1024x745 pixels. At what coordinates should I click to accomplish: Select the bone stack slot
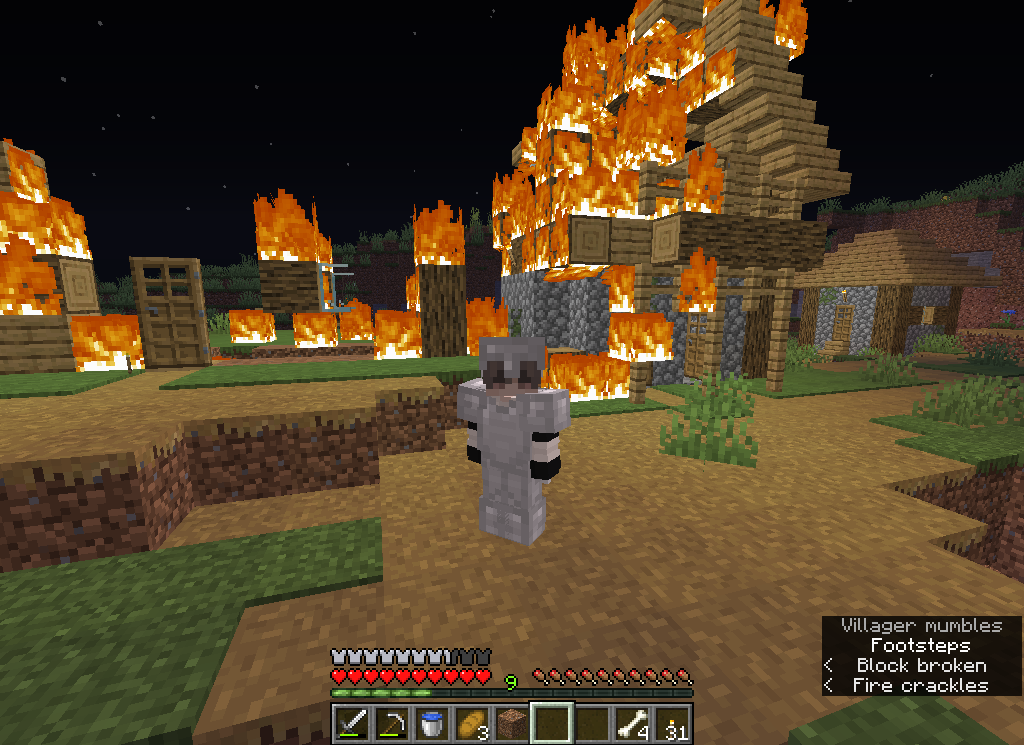coord(632,722)
